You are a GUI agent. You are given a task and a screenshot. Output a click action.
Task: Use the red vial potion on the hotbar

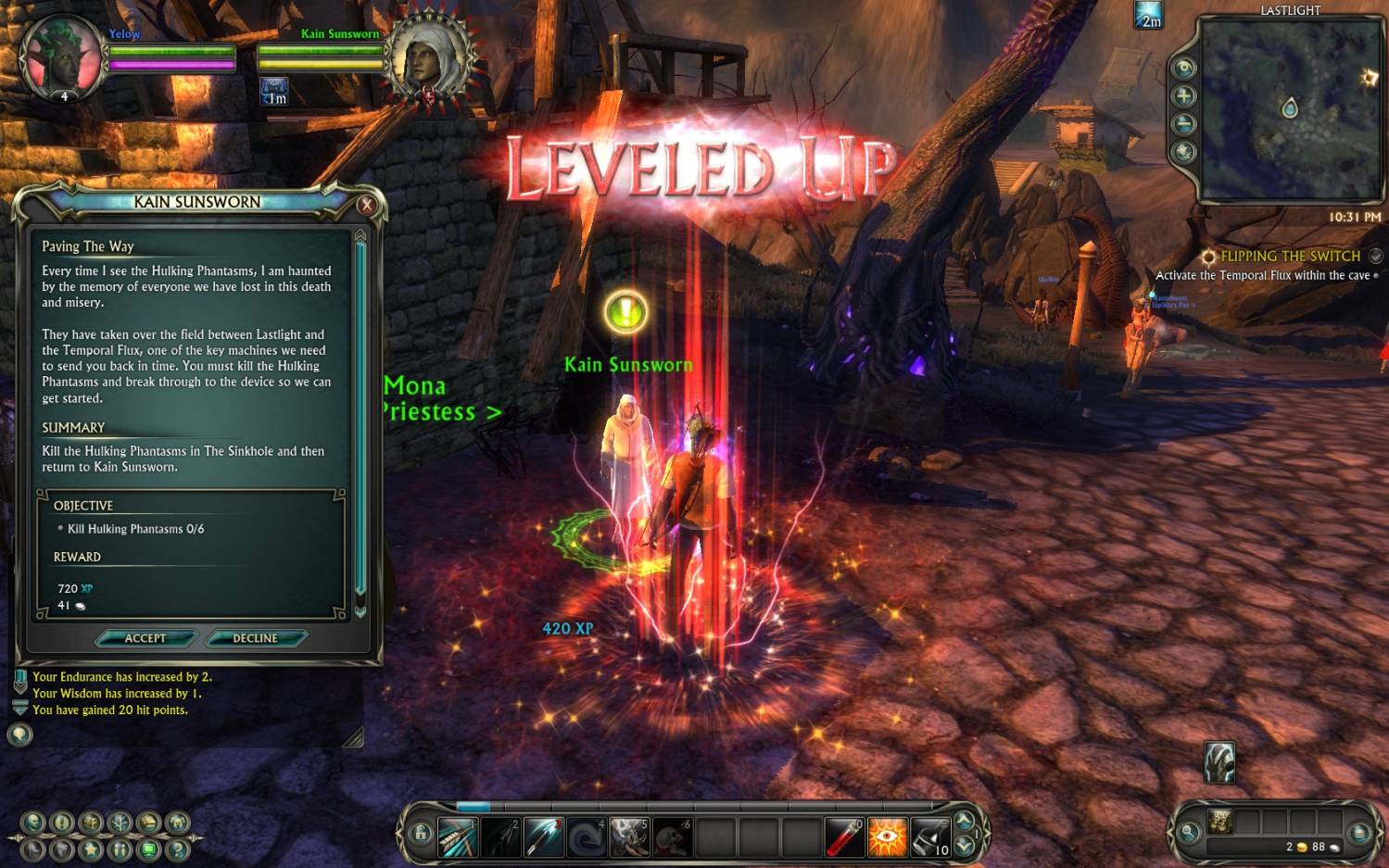click(844, 837)
